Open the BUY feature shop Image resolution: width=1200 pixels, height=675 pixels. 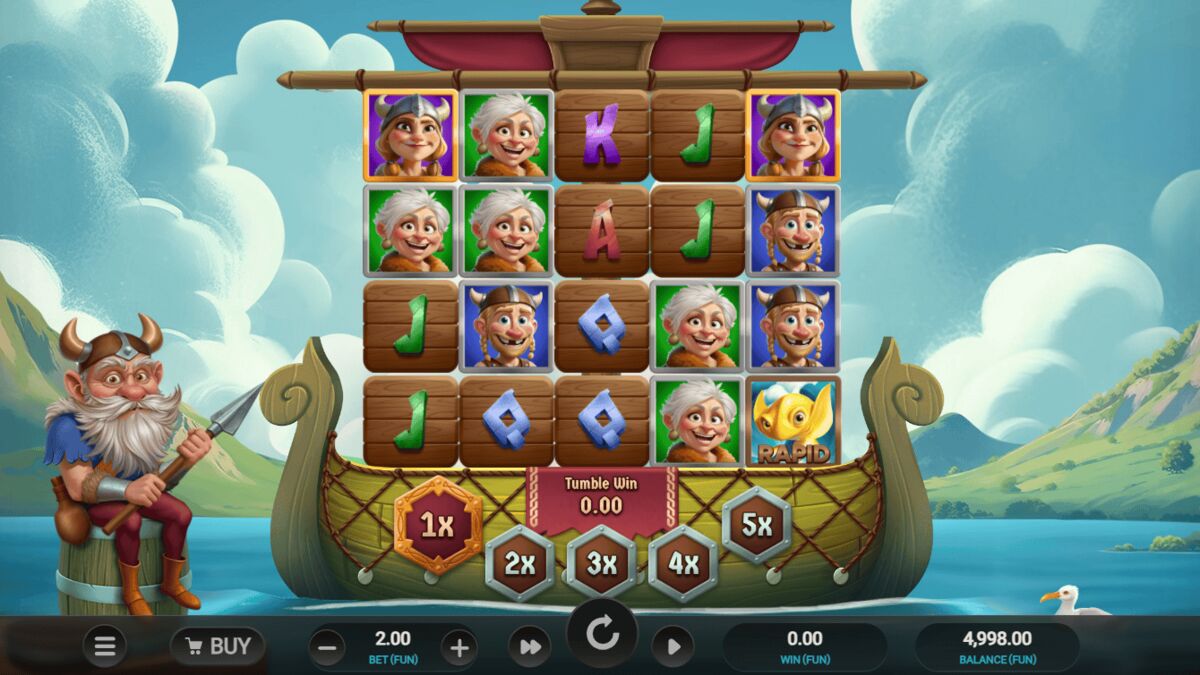click(217, 646)
